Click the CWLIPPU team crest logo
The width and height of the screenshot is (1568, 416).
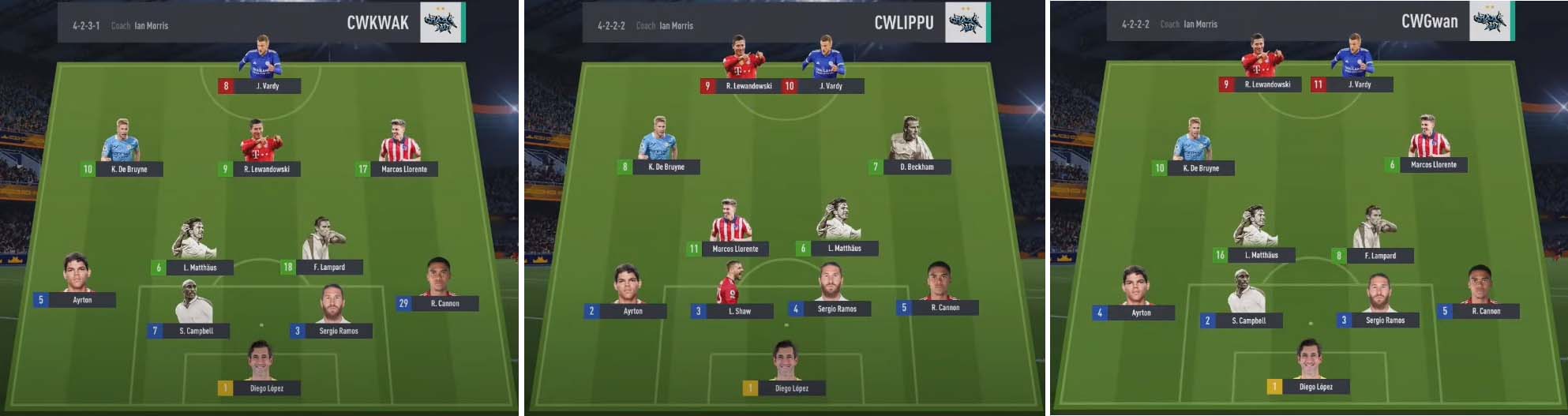coord(966,22)
